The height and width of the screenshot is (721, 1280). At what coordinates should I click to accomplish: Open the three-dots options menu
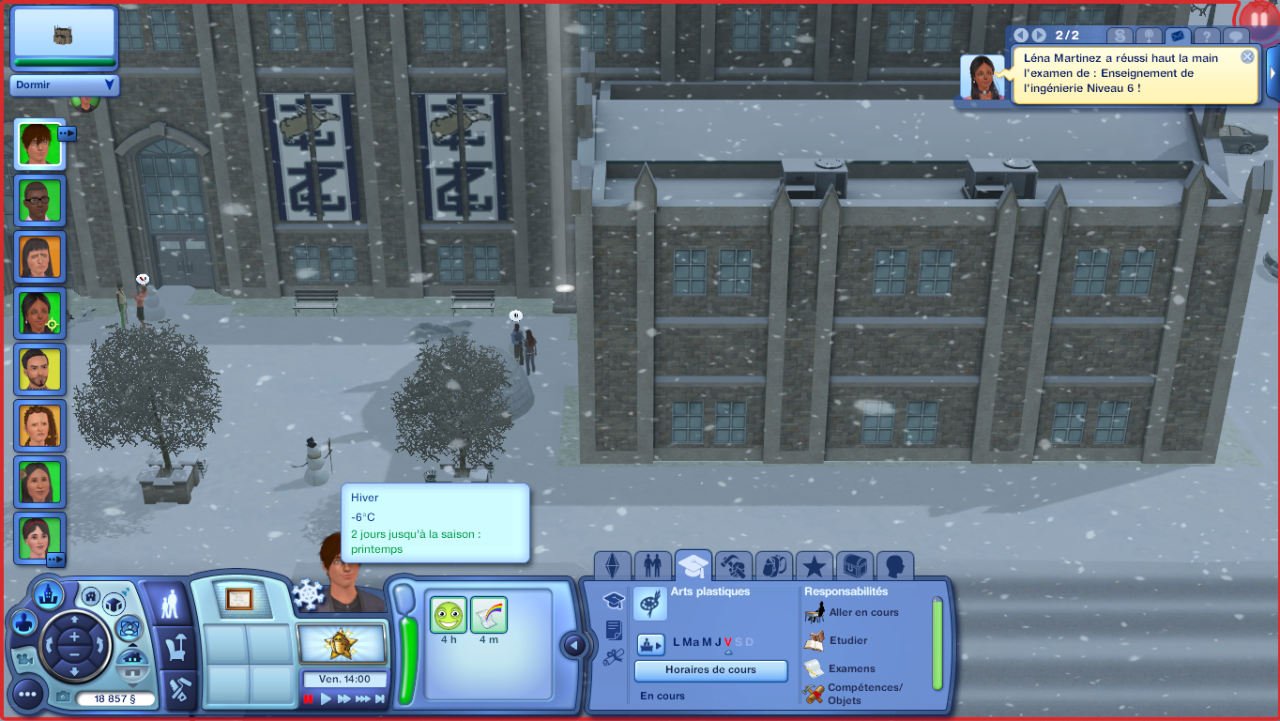point(27,692)
